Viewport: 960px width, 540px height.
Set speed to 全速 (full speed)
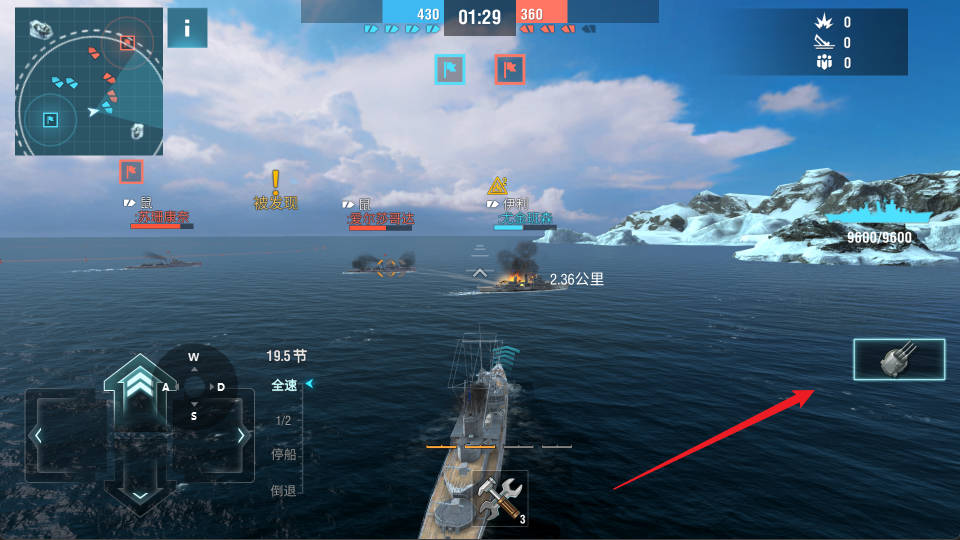(x=284, y=385)
